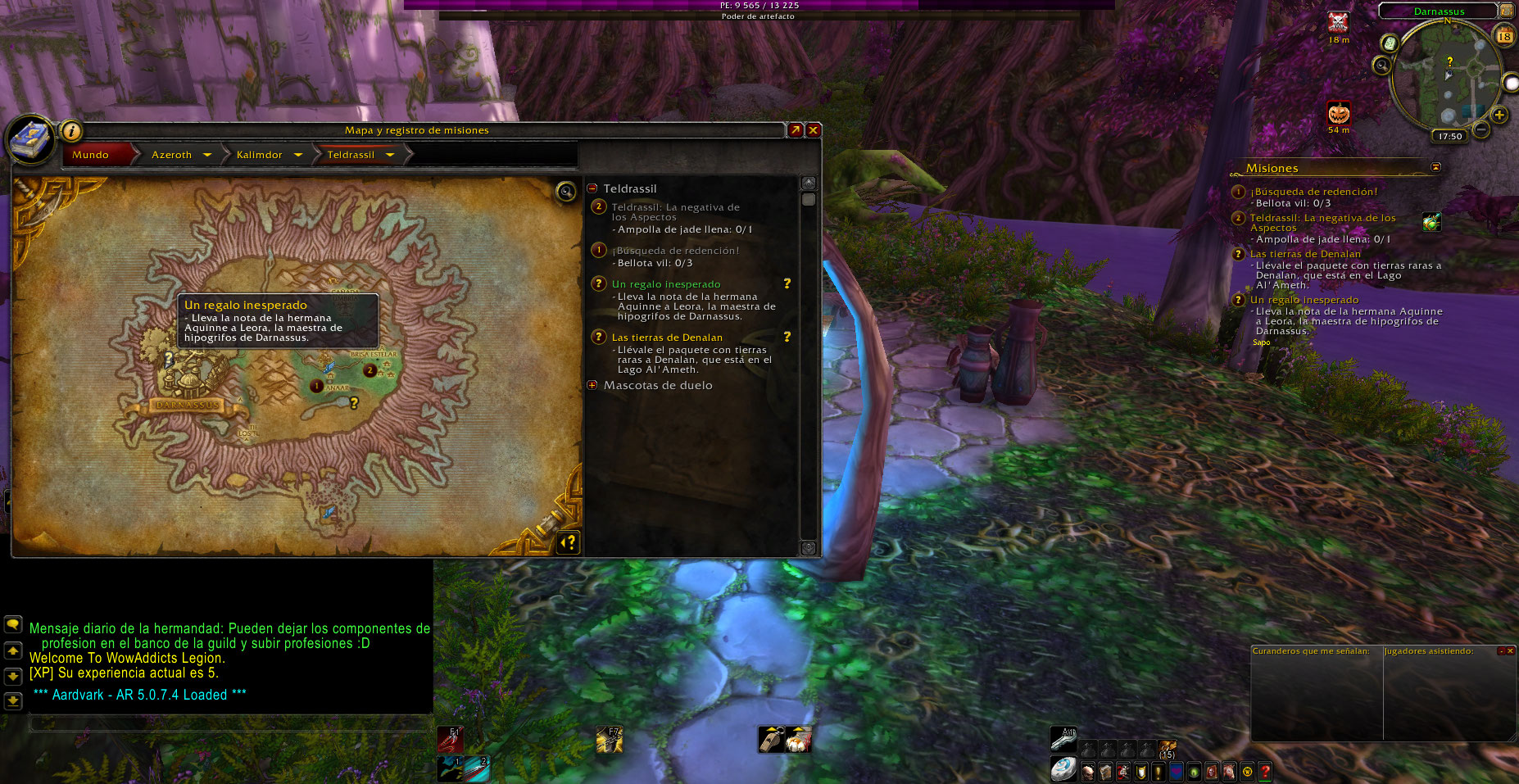Select the 'Un regalo inesperado' quest entry

(665, 284)
